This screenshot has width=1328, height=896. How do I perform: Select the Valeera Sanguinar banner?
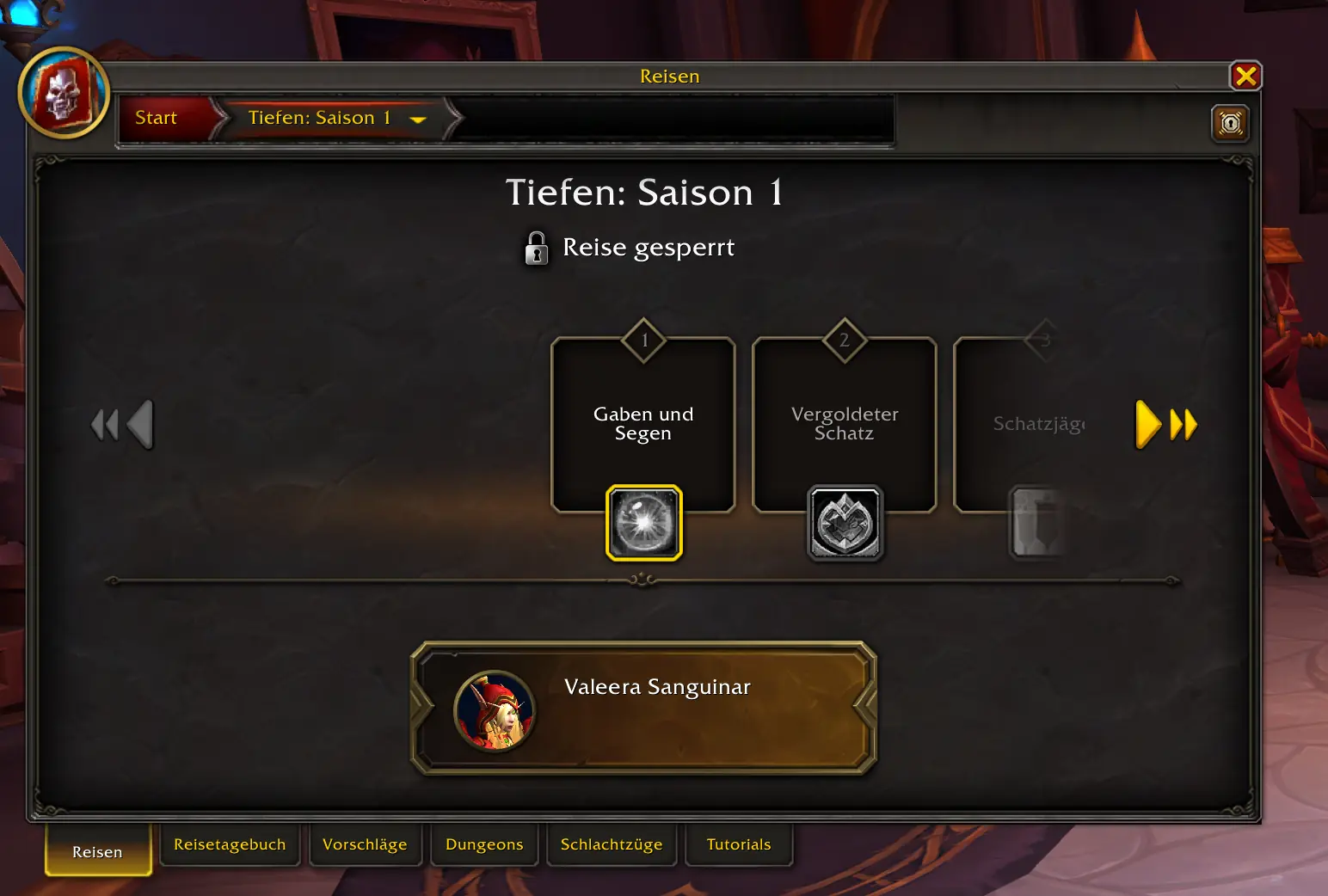click(x=645, y=707)
